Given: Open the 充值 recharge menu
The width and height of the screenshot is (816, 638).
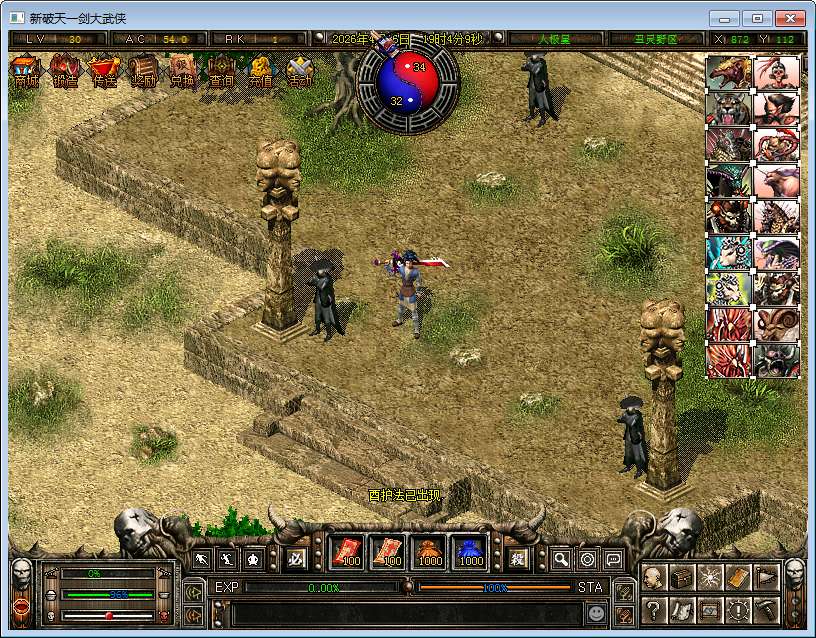Looking at the screenshot, I should tap(260, 73).
